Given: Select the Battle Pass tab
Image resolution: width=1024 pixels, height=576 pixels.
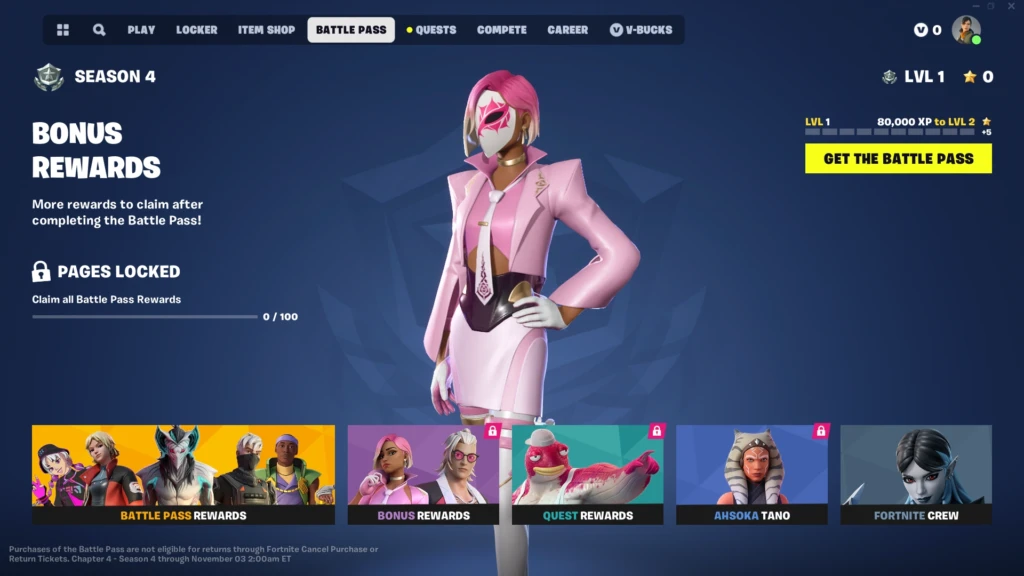Looking at the screenshot, I should 351,30.
